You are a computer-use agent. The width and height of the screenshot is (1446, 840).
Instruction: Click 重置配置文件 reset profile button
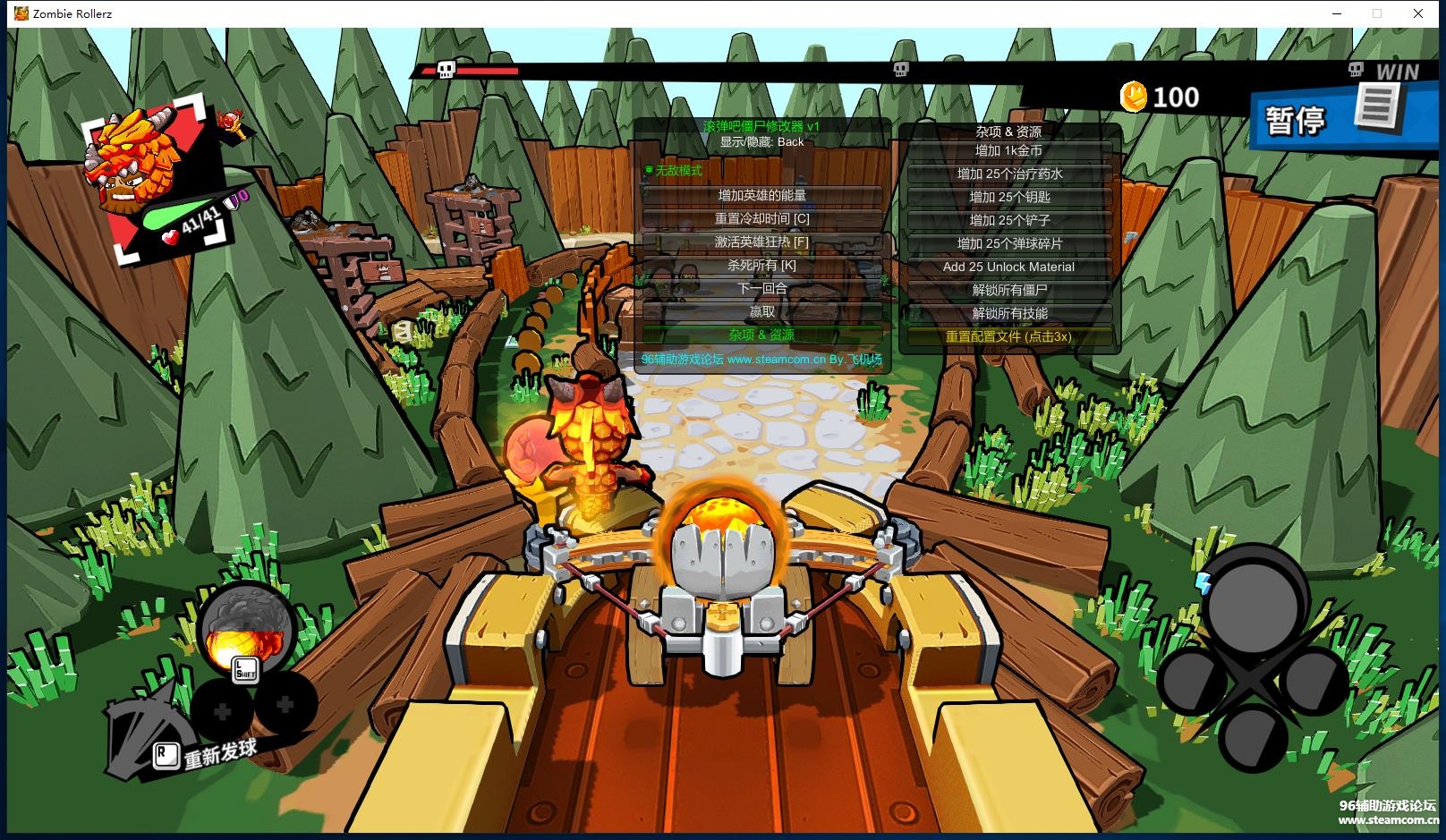point(1008,336)
